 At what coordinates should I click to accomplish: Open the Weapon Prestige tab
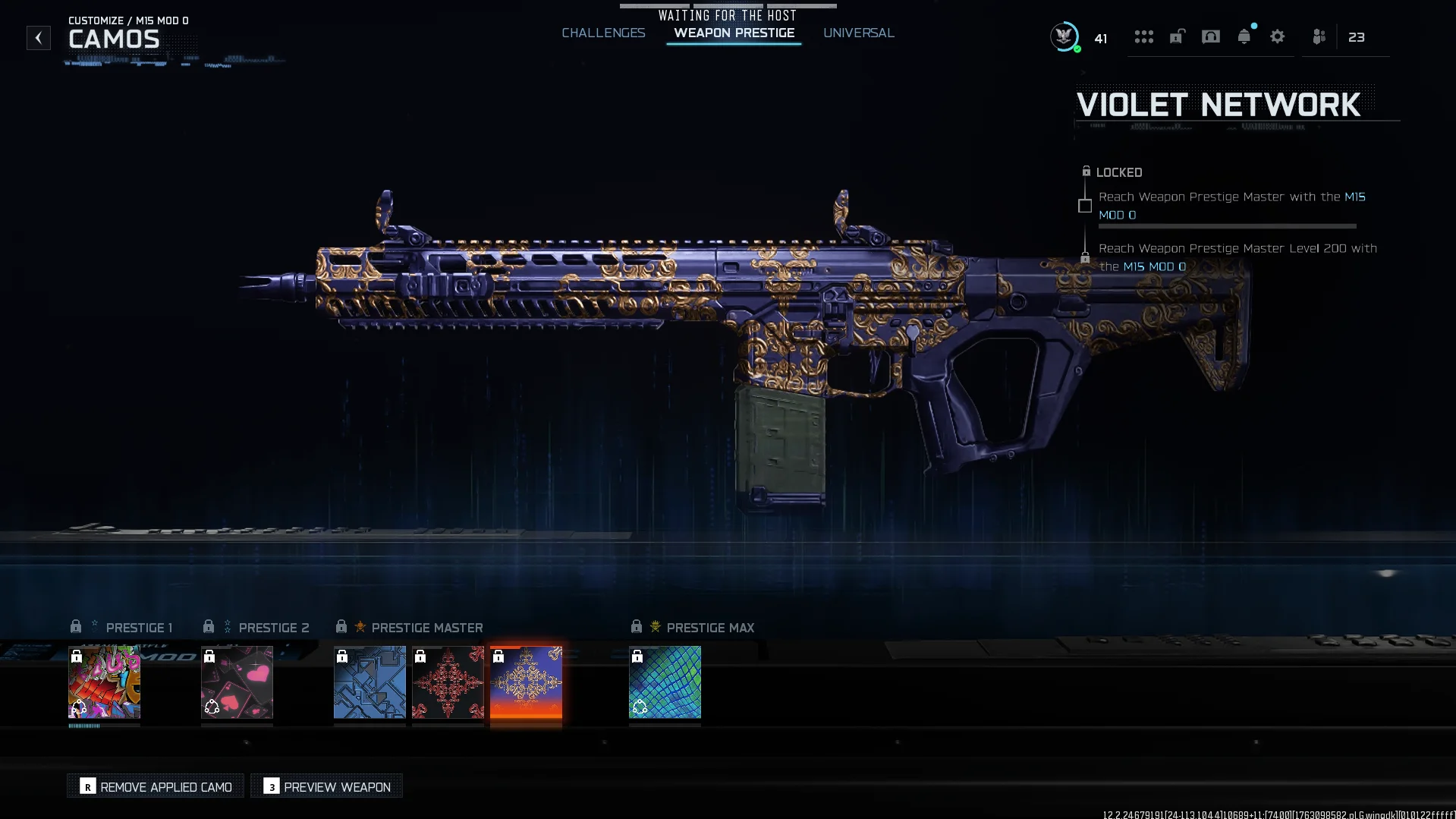(x=733, y=33)
